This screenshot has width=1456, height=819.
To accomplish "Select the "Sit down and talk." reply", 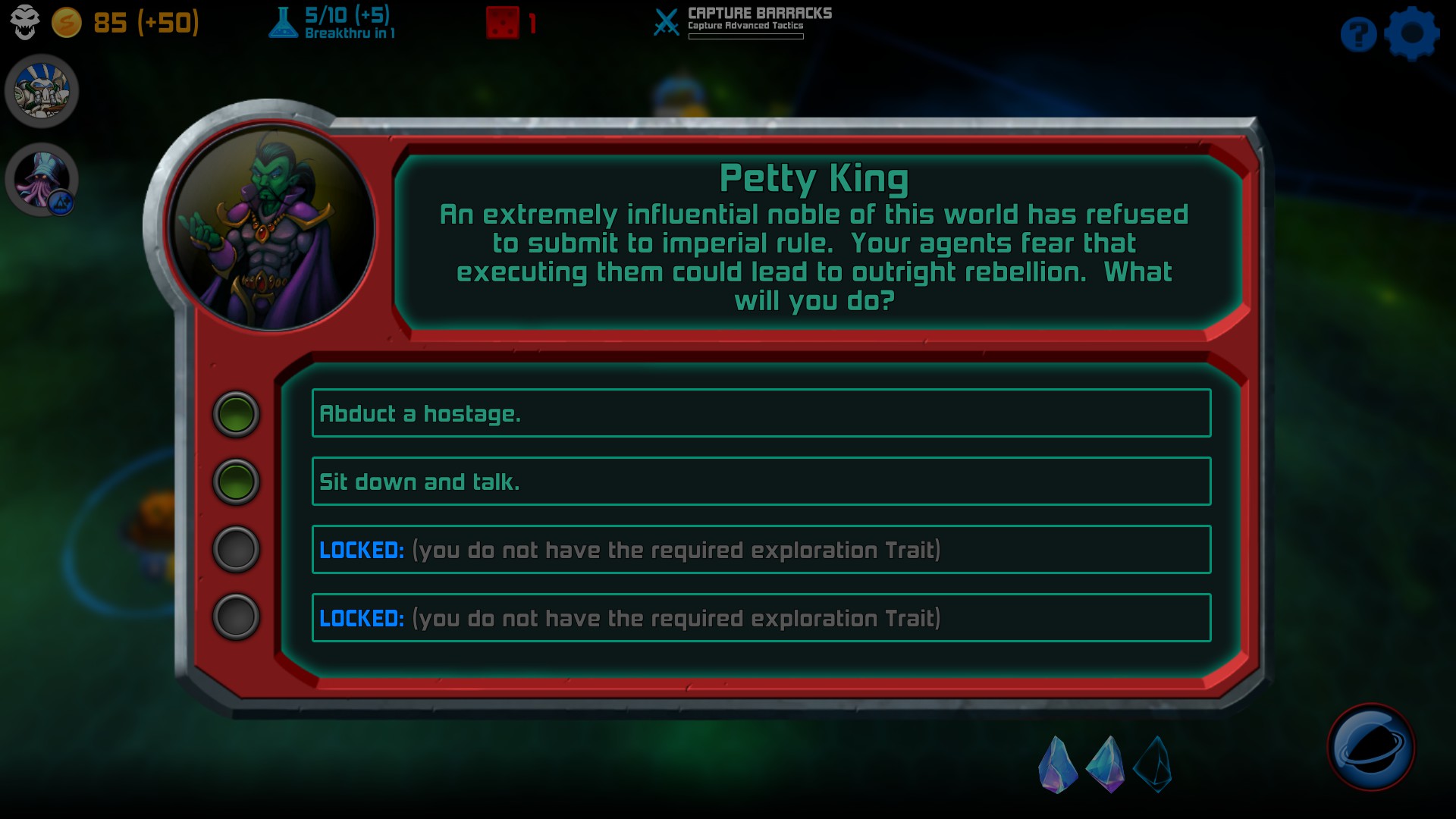I will point(761,482).
